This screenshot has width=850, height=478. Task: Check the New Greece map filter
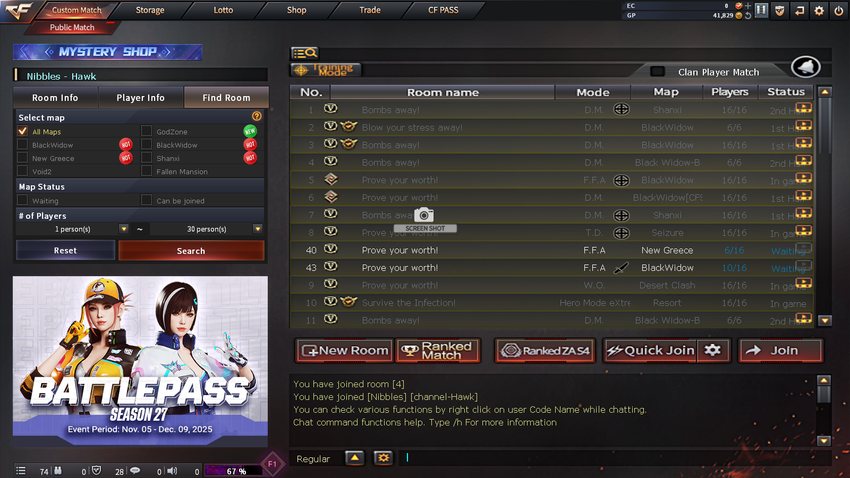coord(23,158)
